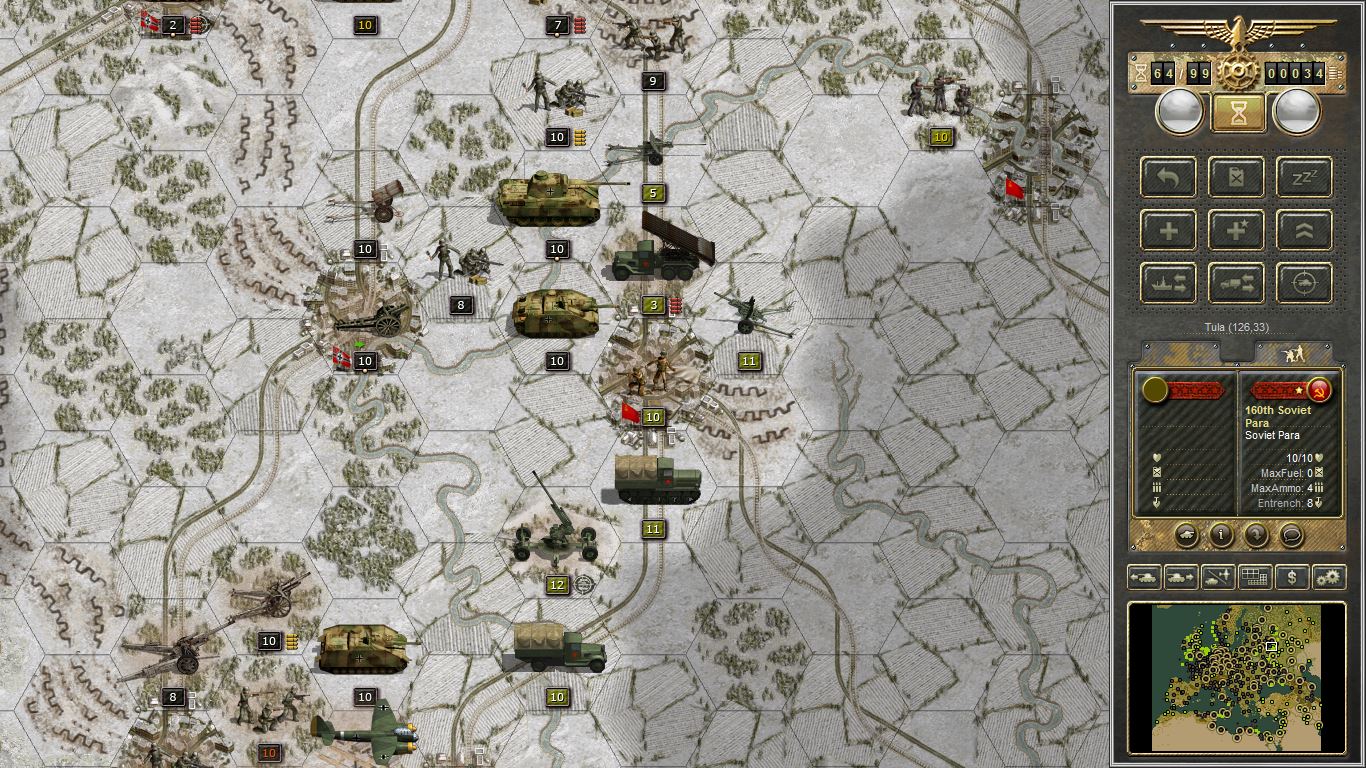
Task: Open the unit purchase screen
Action: click(x=1291, y=577)
